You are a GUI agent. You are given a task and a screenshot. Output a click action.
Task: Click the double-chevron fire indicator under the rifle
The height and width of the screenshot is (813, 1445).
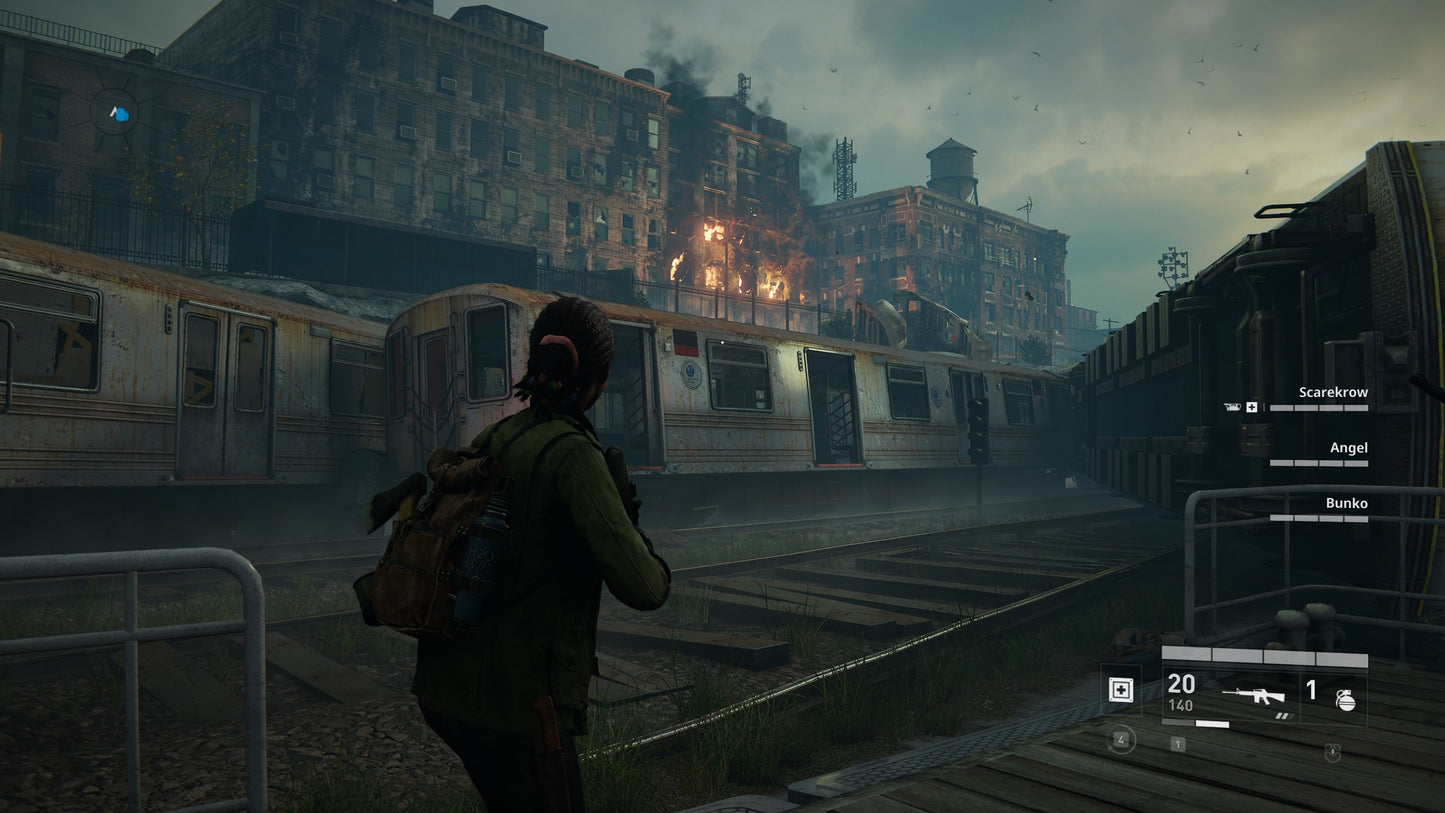(1285, 716)
